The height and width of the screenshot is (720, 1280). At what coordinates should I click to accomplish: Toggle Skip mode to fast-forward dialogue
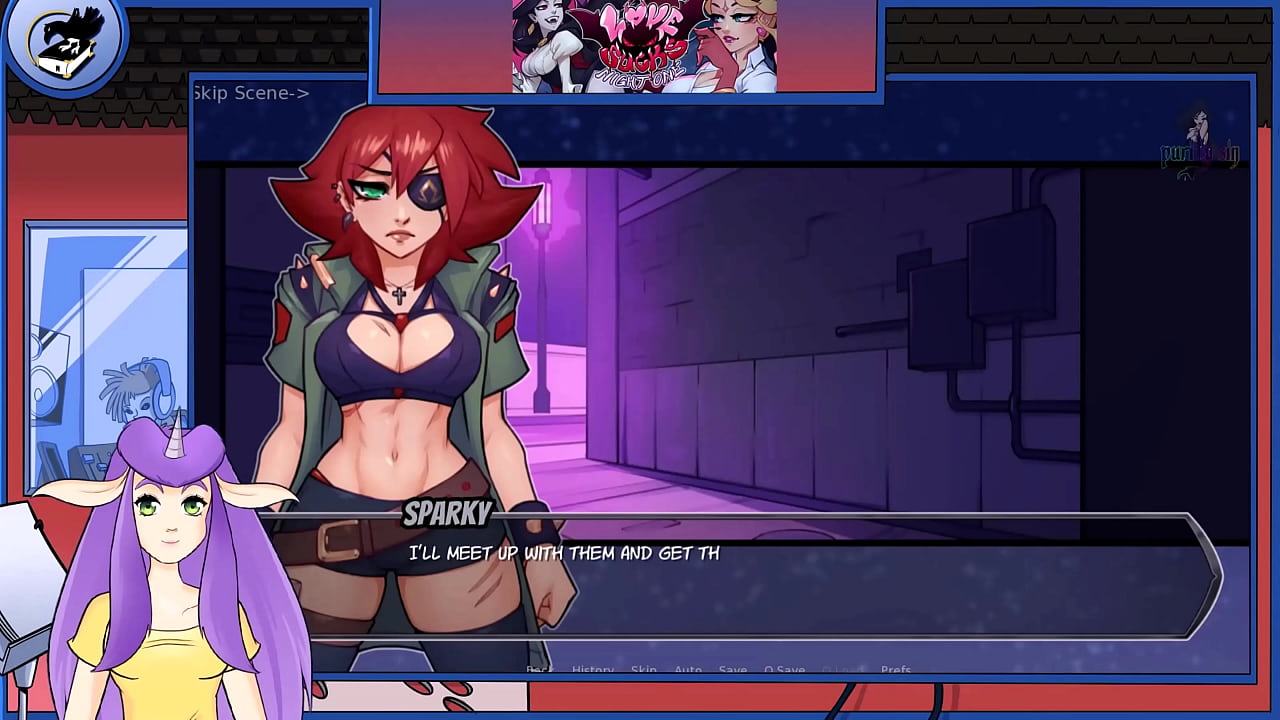pos(643,670)
